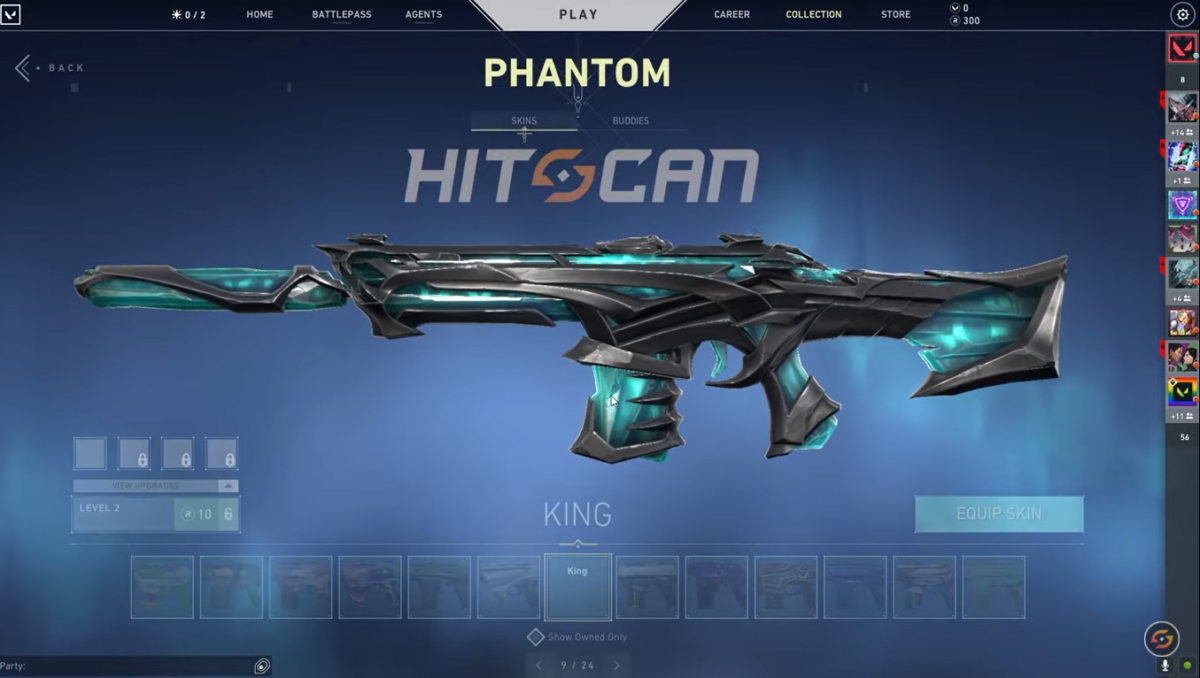The height and width of the screenshot is (678, 1200).
Task: Click the Play button
Action: point(578,15)
